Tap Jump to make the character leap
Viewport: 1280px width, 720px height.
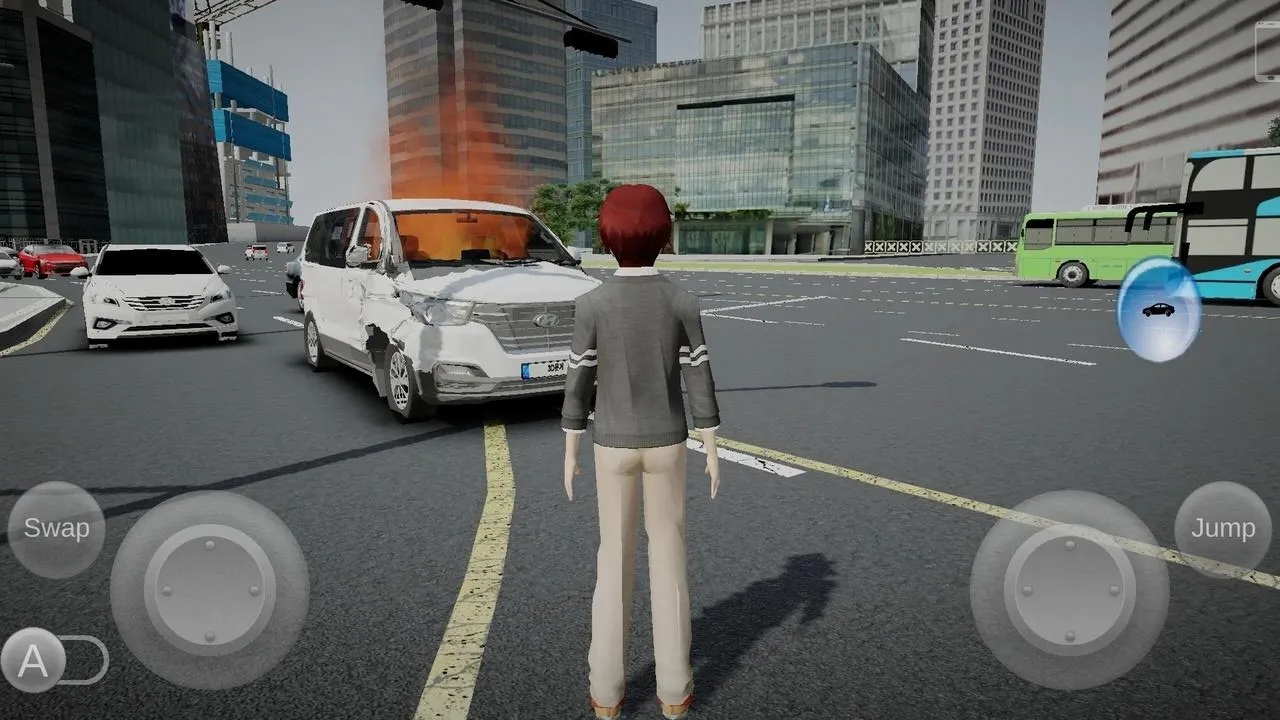pyautogui.click(x=1222, y=528)
